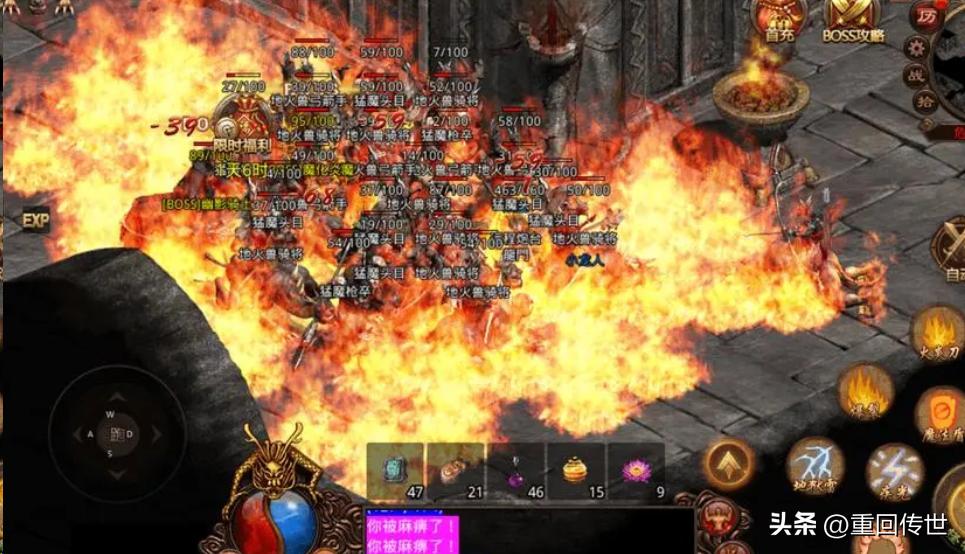
Task: Click the chat message box
Action: point(528,530)
